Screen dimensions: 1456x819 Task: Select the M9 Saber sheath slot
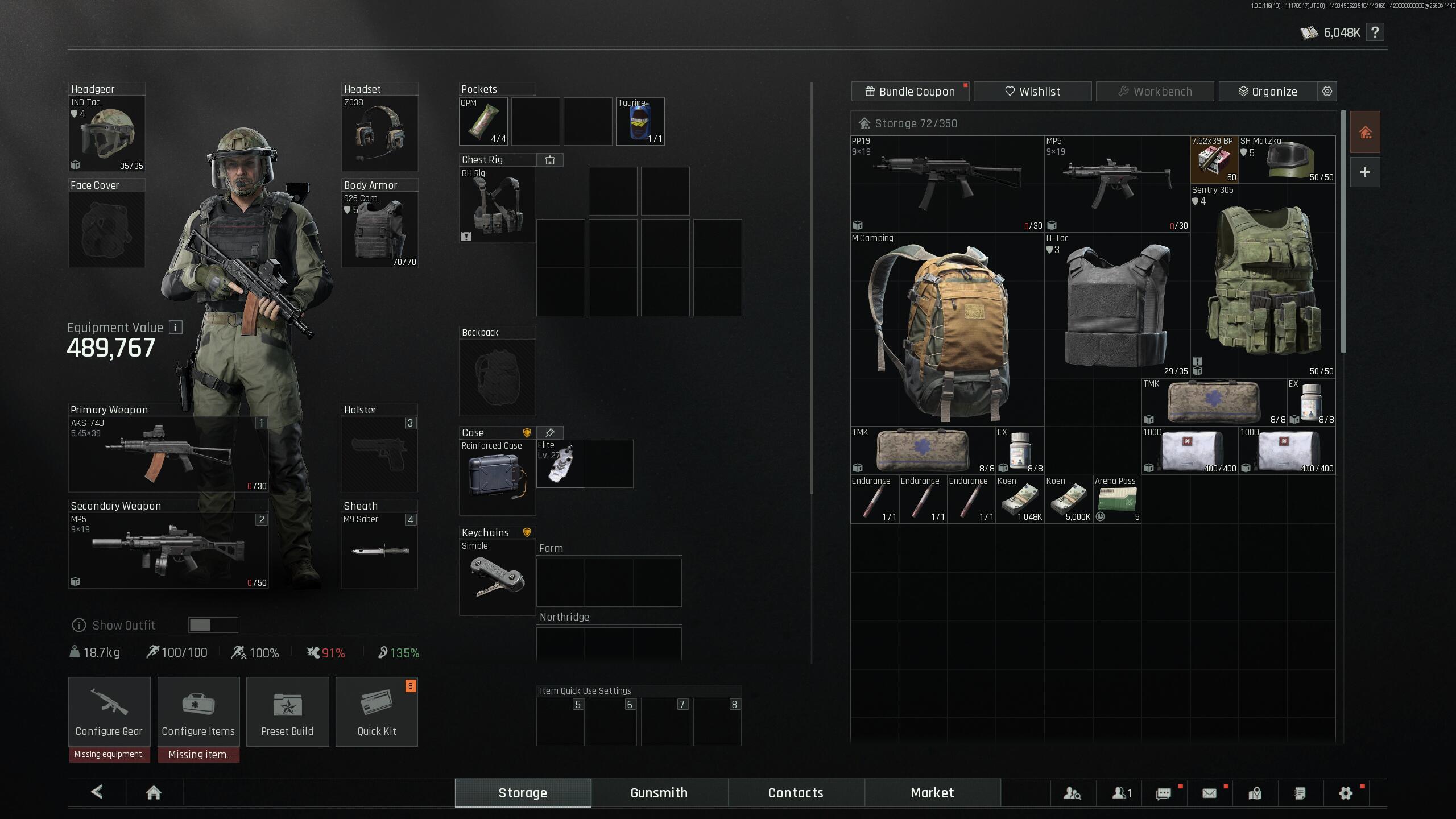(379, 550)
